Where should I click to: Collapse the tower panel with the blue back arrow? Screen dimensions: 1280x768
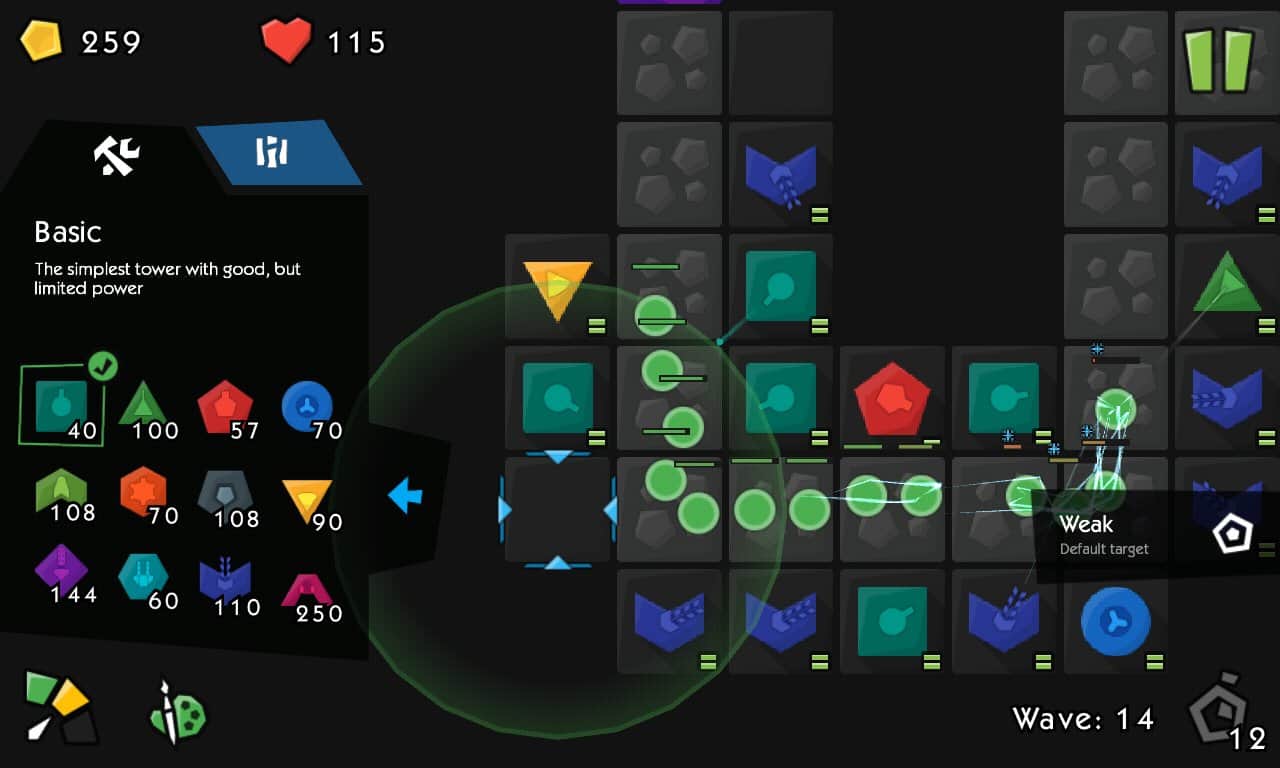404,494
